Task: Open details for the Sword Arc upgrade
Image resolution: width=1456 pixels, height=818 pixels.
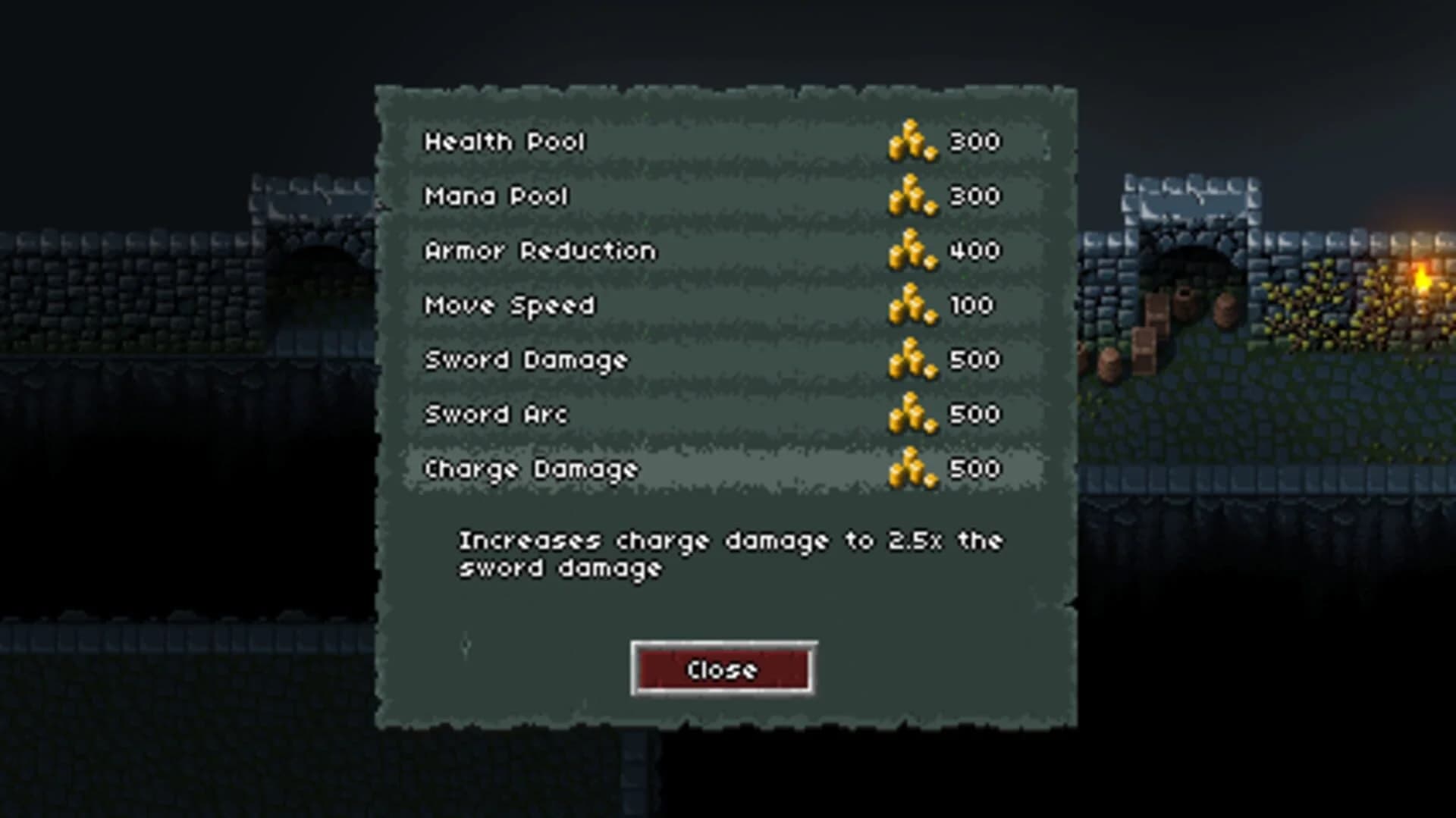Action: tap(497, 414)
